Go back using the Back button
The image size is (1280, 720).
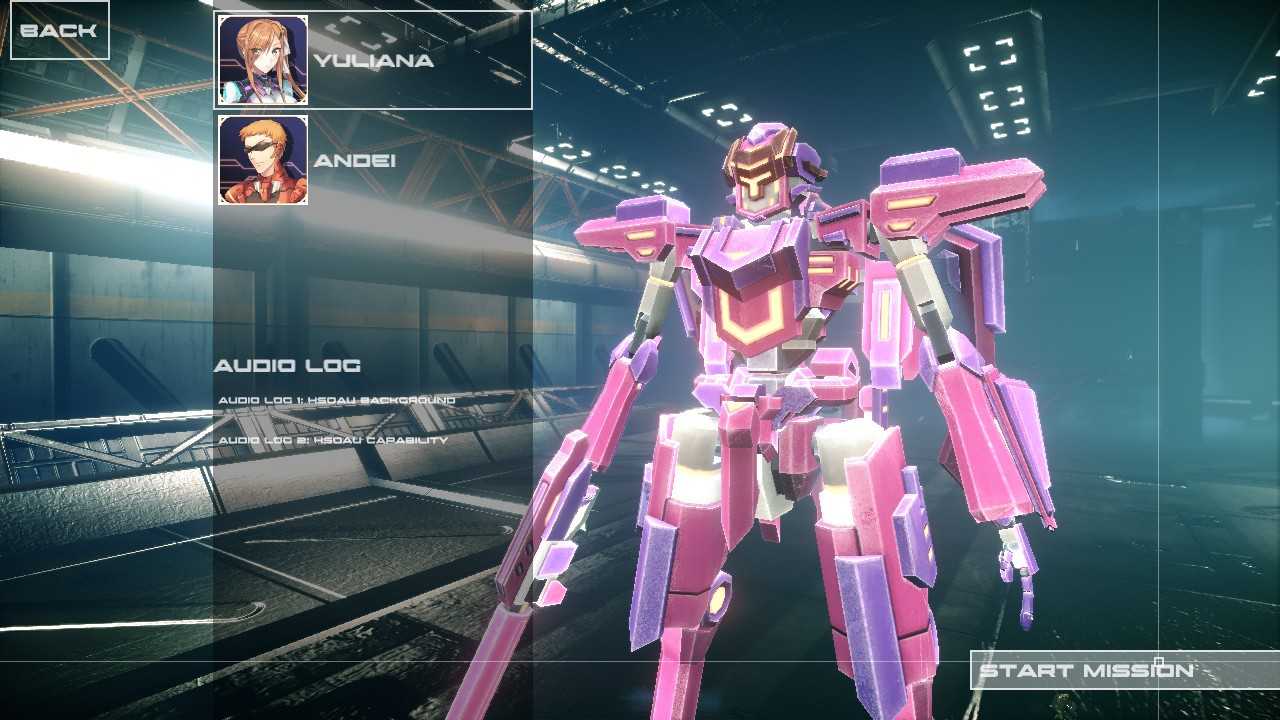point(59,30)
